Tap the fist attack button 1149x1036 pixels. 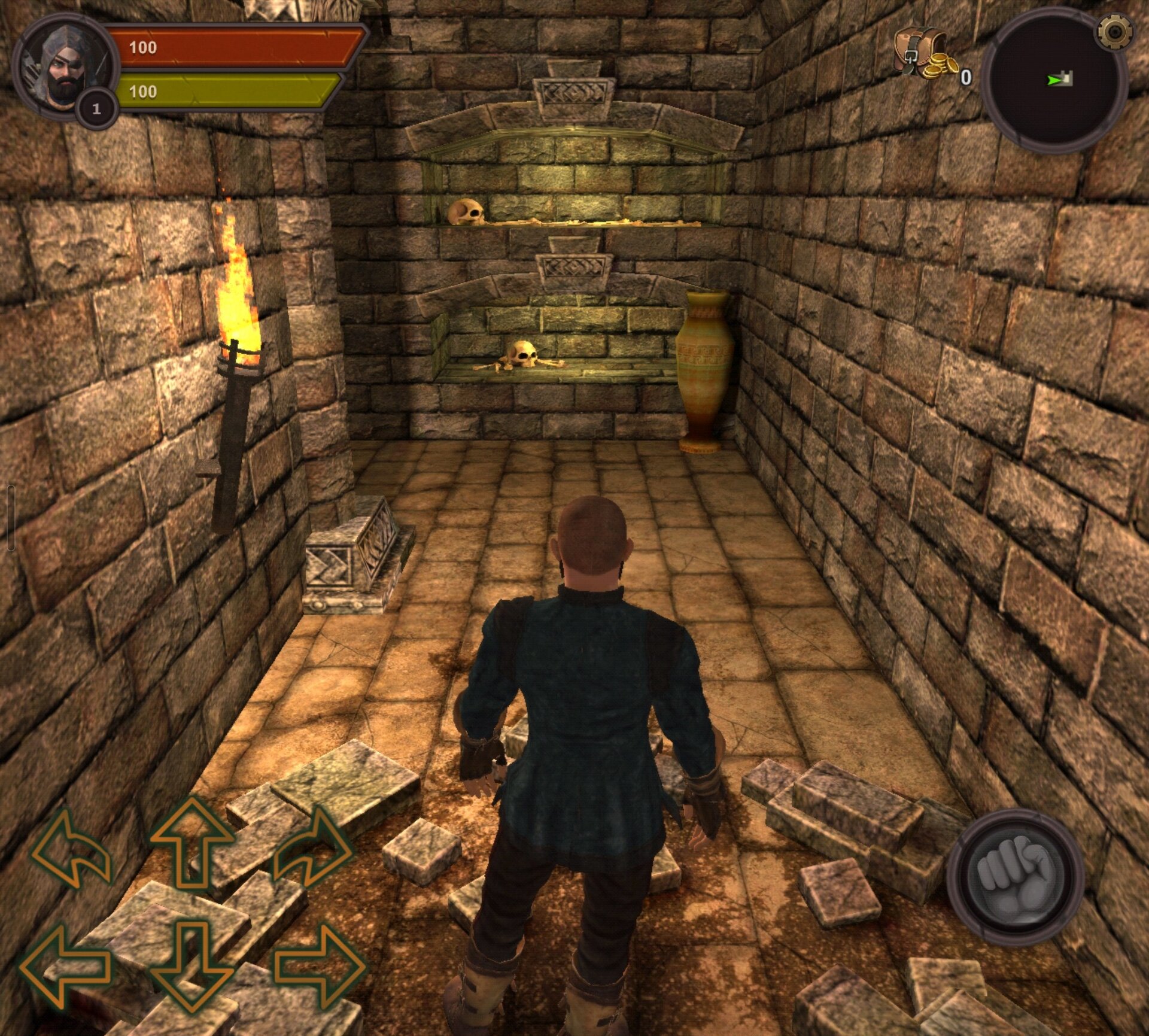click(1015, 877)
